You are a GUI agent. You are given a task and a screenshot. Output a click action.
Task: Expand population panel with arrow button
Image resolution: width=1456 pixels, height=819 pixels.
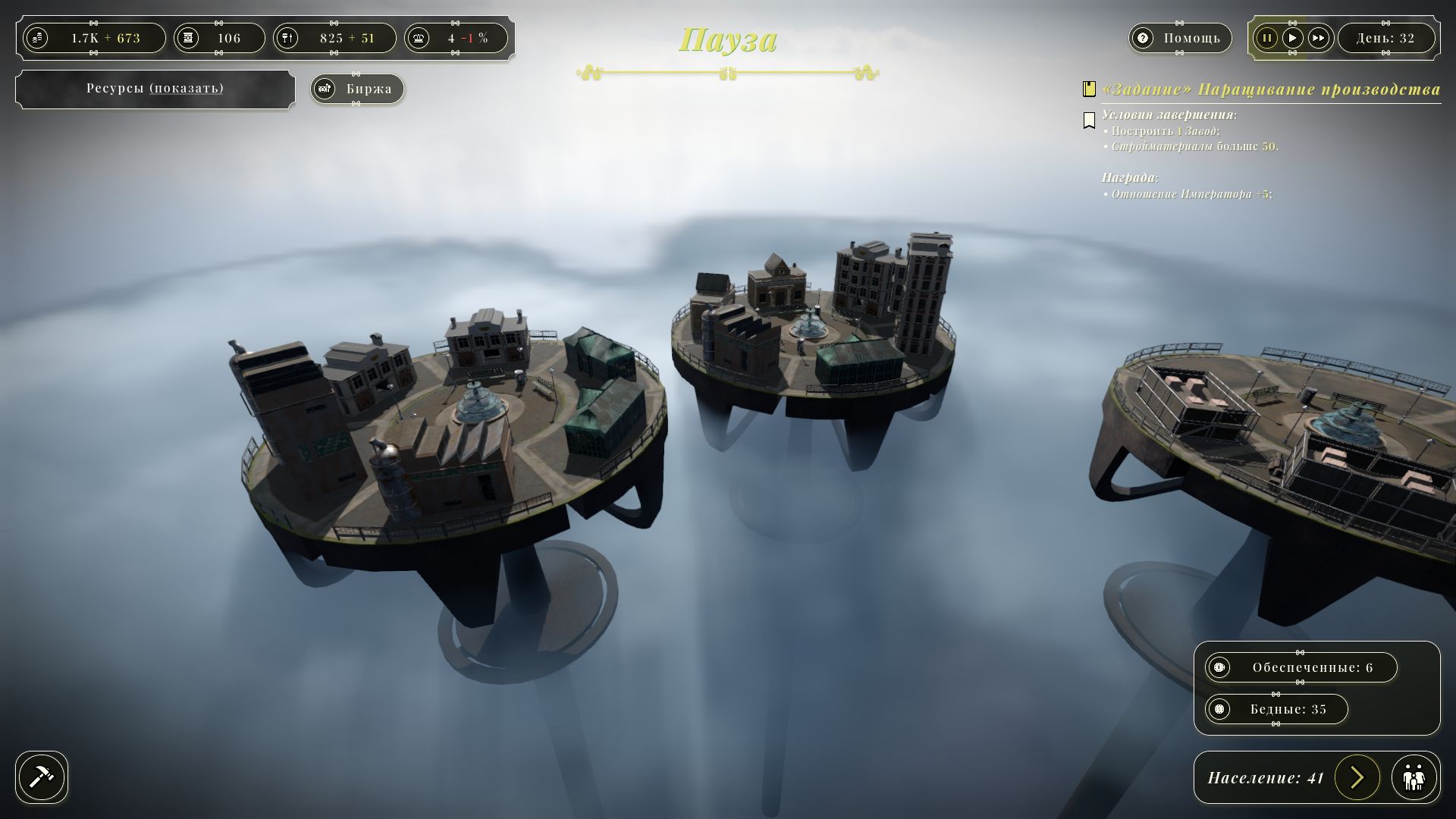[1357, 777]
